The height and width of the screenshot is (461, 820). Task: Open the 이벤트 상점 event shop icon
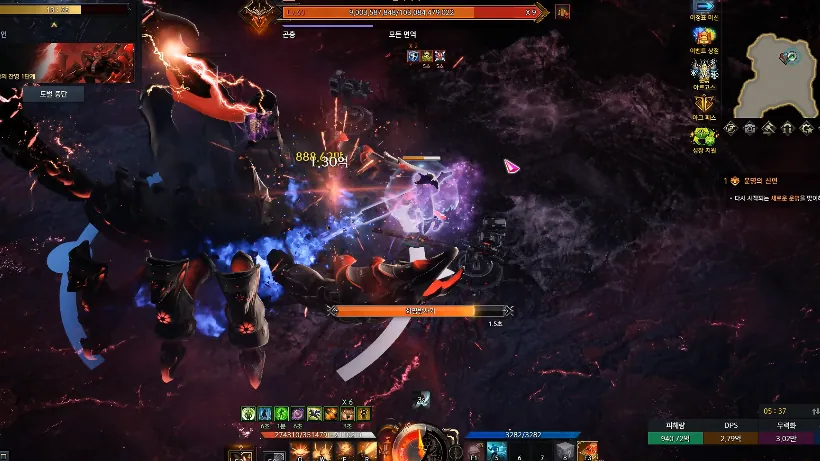[704, 37]
